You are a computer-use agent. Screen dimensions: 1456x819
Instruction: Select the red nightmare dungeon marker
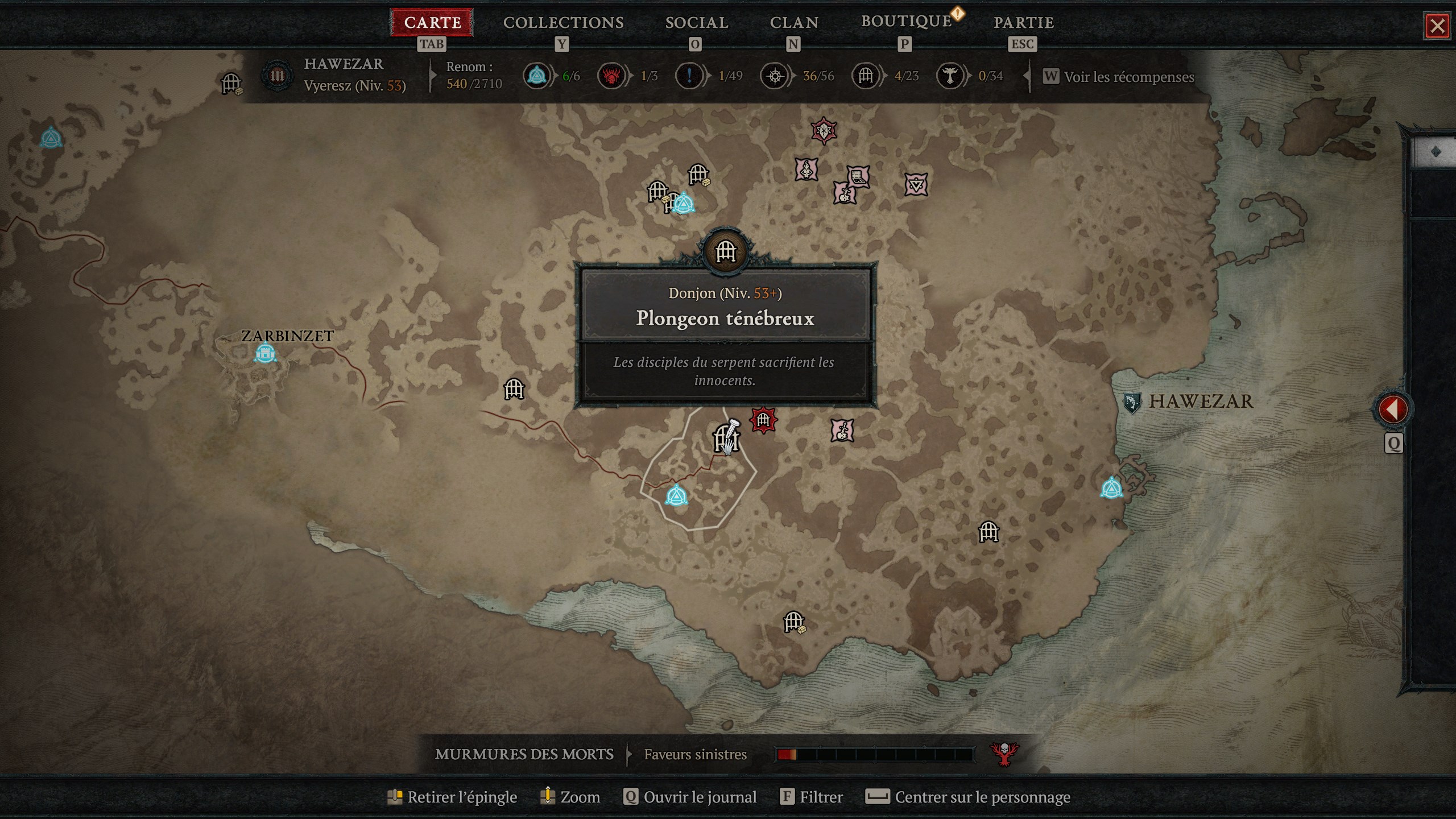click(763, 420)
